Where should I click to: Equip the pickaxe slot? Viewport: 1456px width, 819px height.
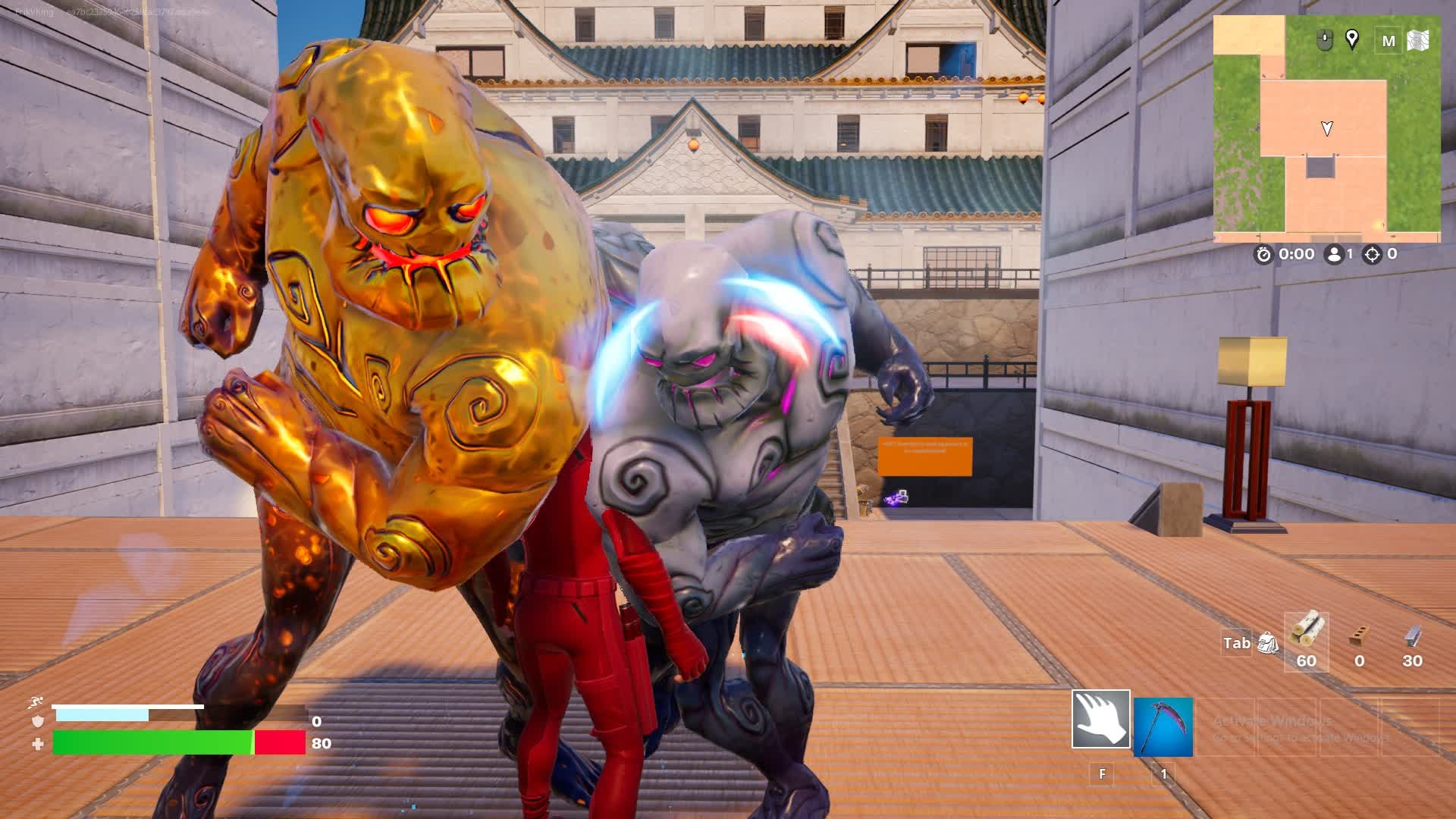tap(1163, 726)
